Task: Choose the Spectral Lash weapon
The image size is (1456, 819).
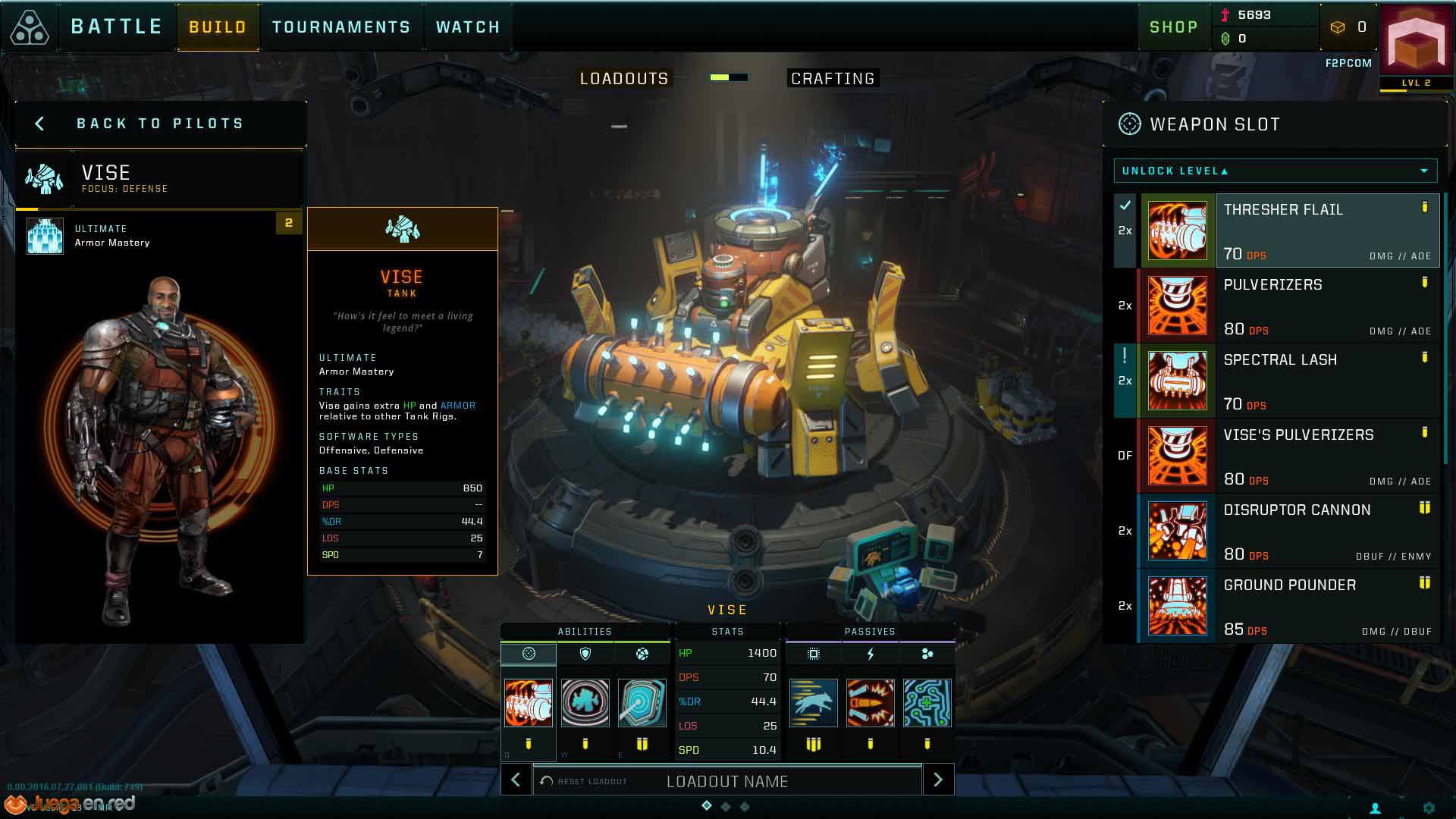Action: click(1289, 381)
